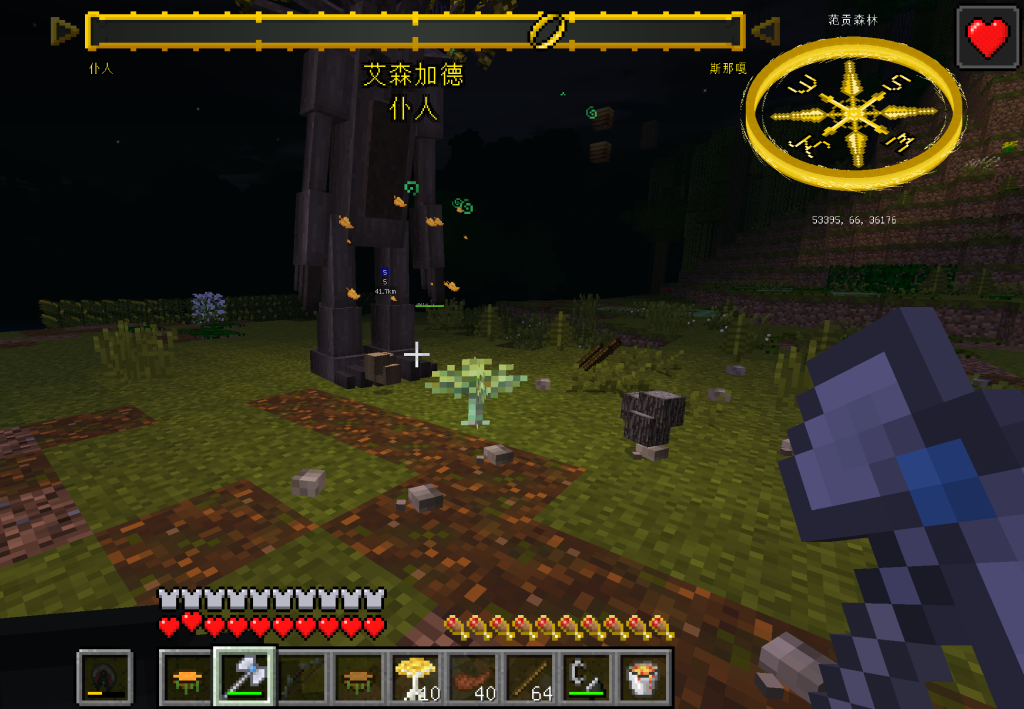
Task: Choose the lava bucket hotbar slot
Action: [644, 677]
